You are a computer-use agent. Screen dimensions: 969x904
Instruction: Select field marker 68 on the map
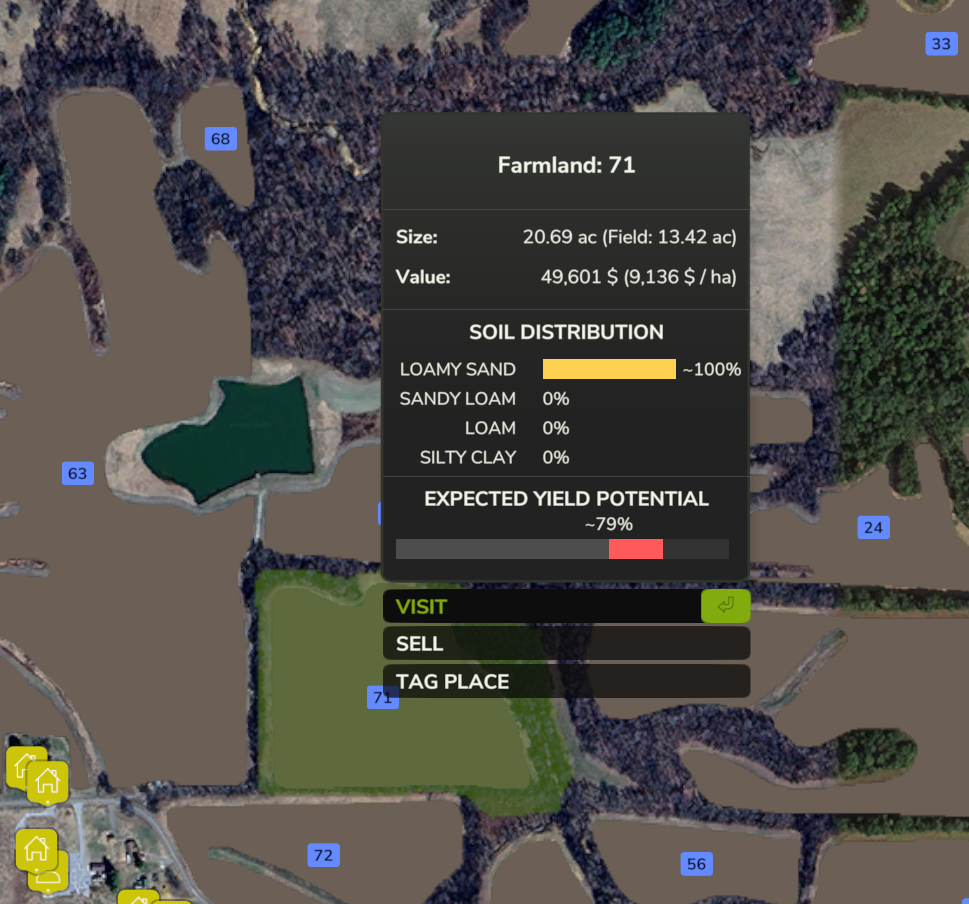(x=221, y=139)
